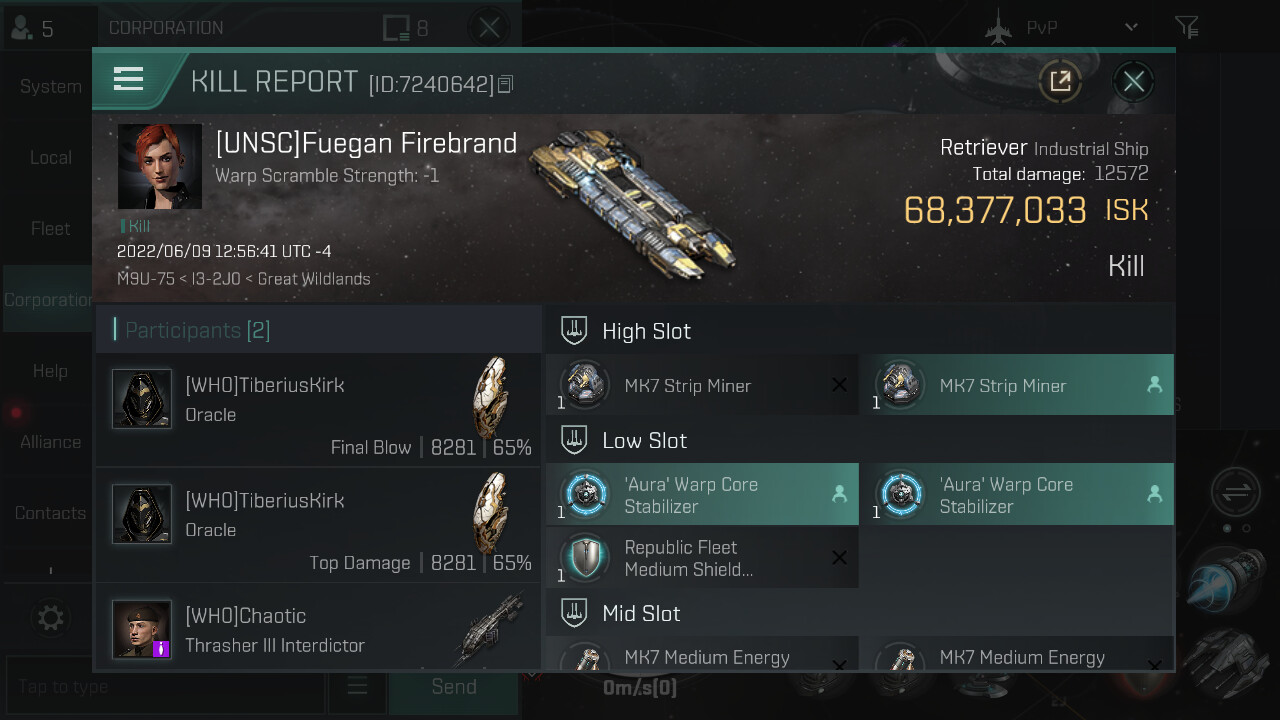
Task: Close the Kill Report window
Action: tap(1133, 82)
